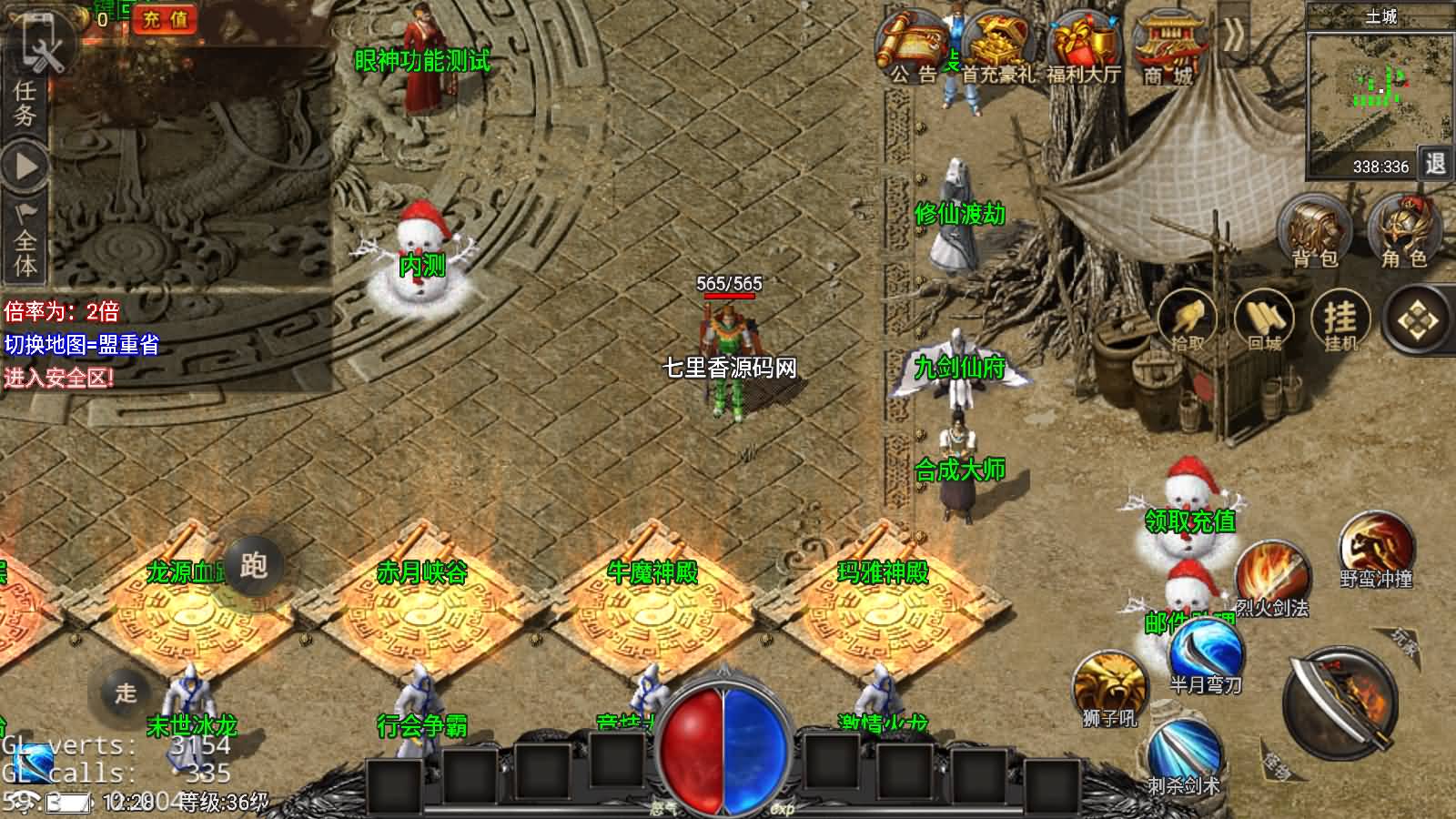This screenshot has width=1456, height=819.
Task: Tap the 退 exit button
Action: point(1435,164)
